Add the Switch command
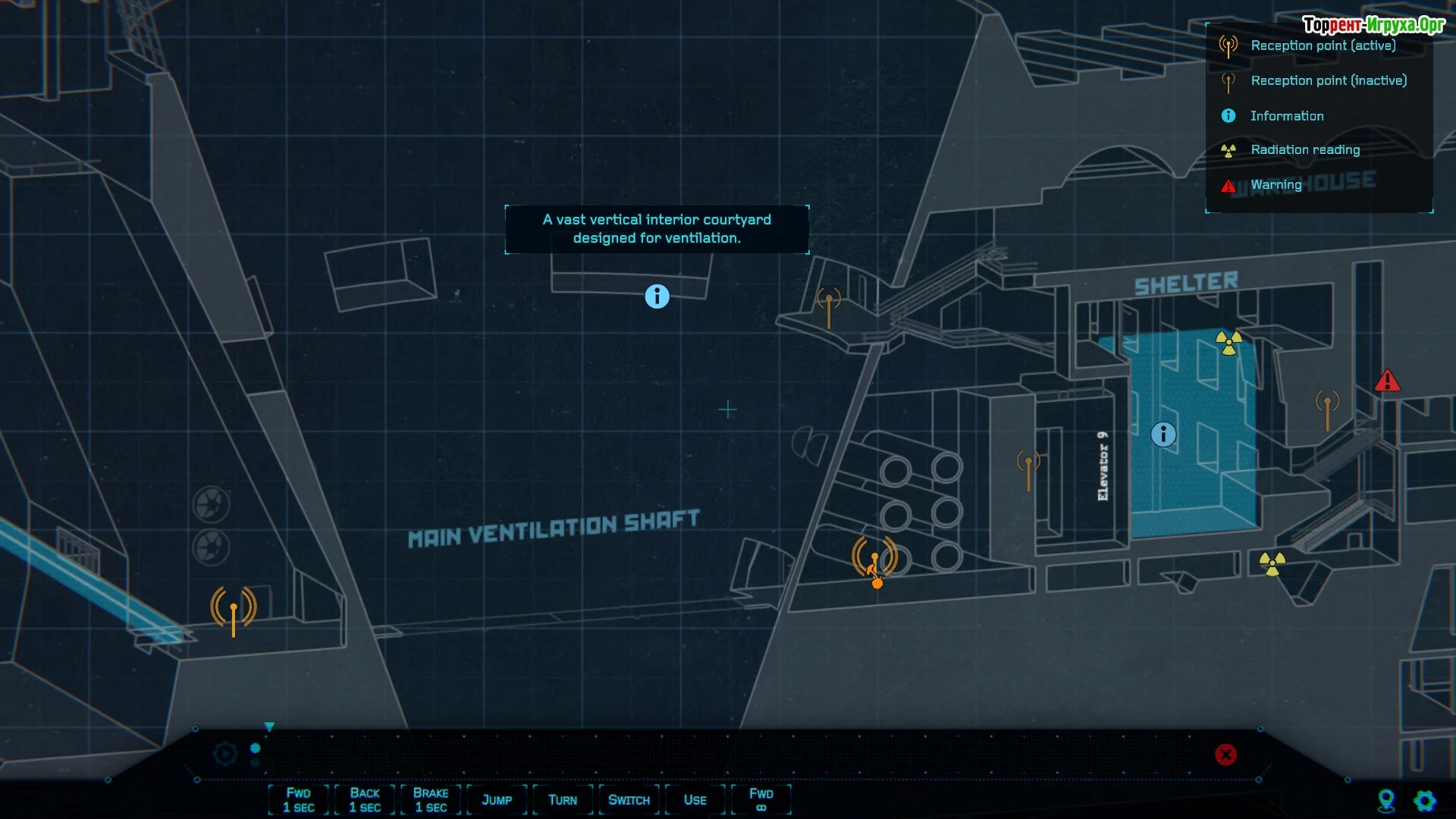 629,800
